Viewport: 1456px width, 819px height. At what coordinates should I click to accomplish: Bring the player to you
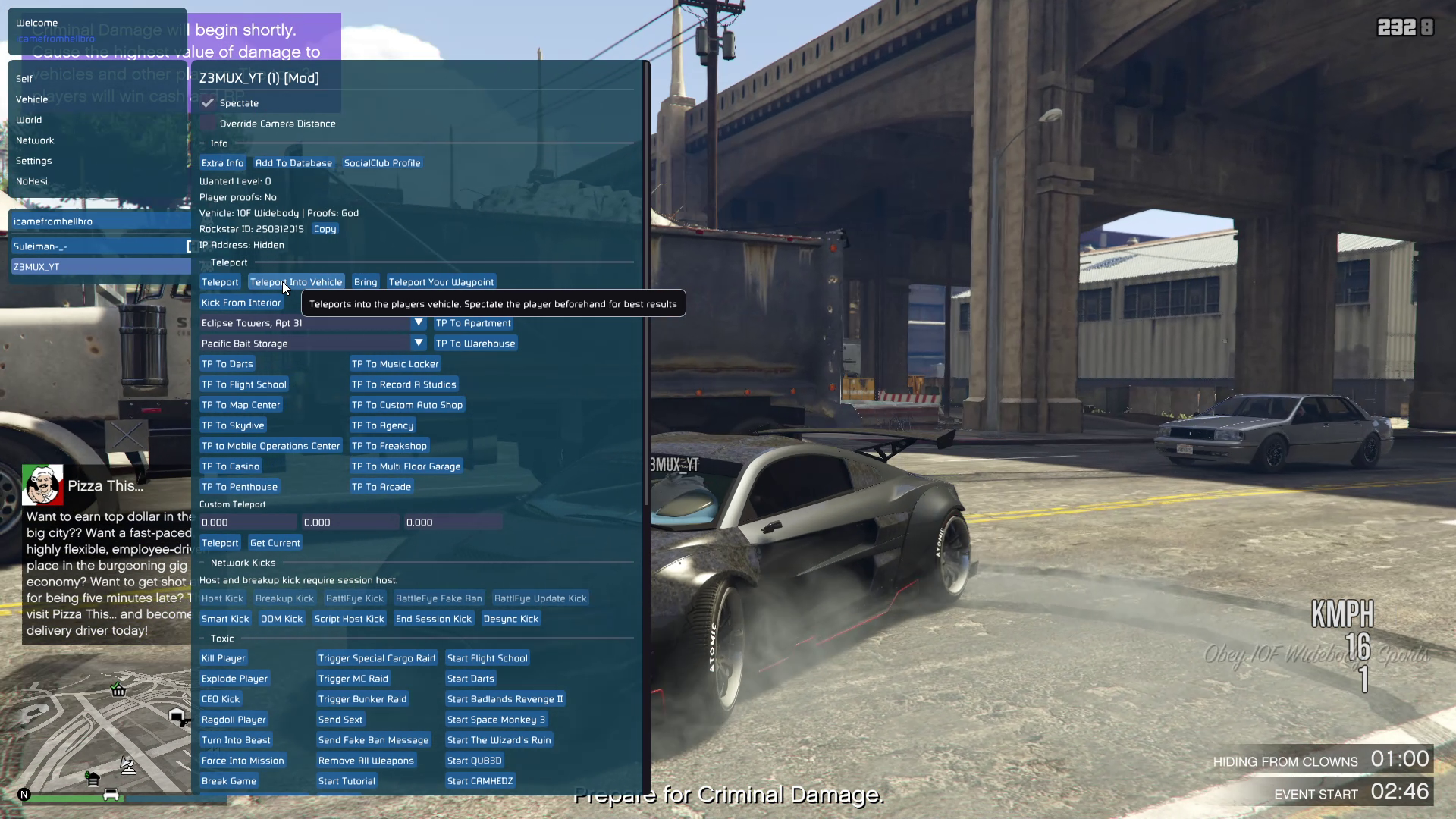point(365,282)
